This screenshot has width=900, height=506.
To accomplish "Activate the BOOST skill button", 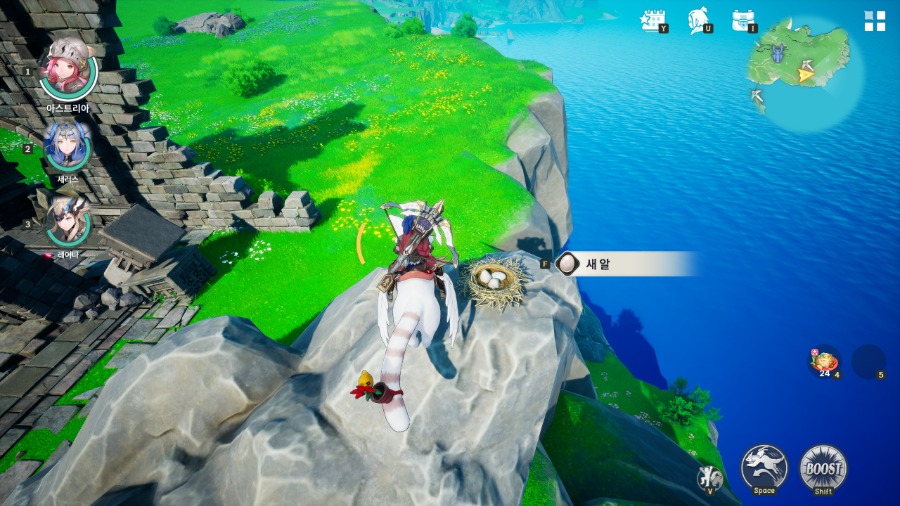I will 823,467.
